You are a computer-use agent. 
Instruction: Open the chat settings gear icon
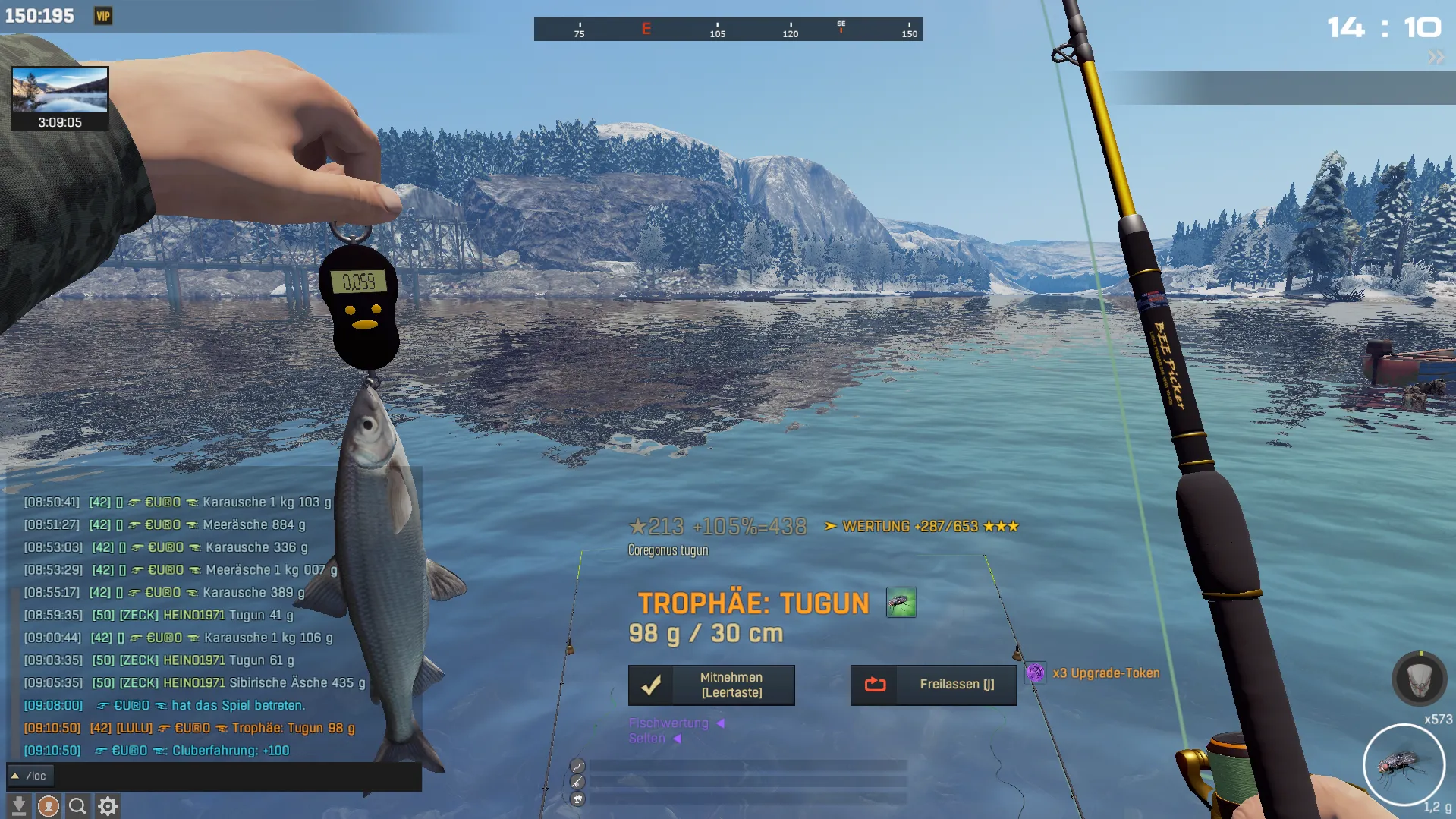point(108,805)
